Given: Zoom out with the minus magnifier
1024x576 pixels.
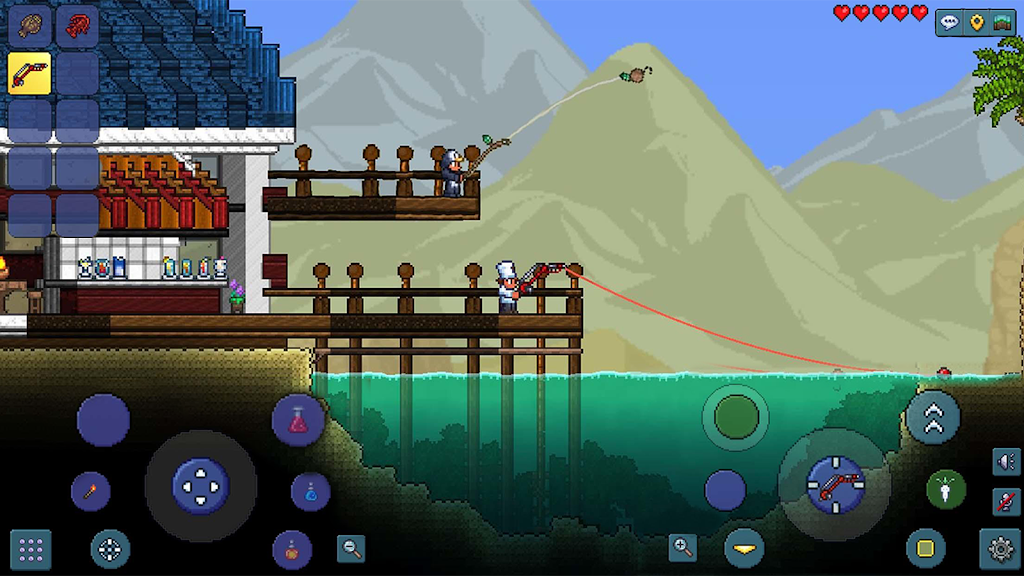Looking at the screenshot, I should pyautogui.click(x=351, y=548).
